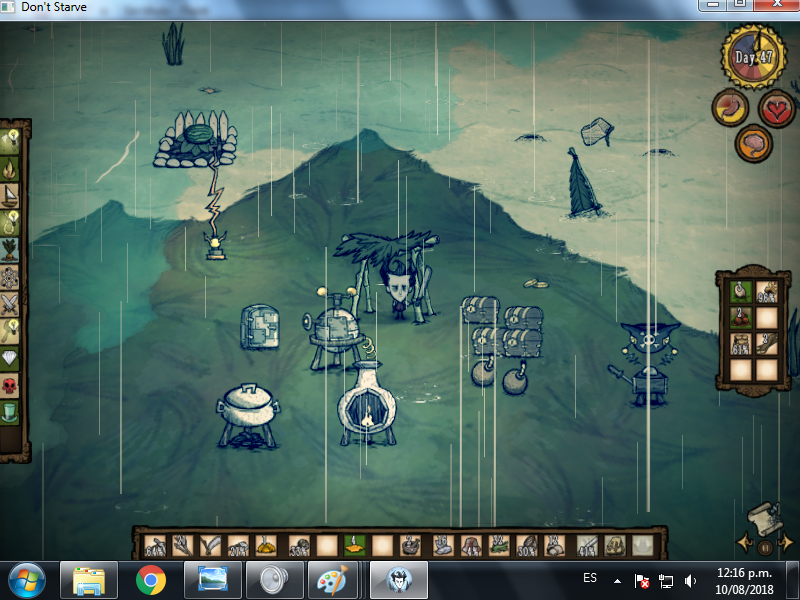Open the map using the scroll icon
The image size is (800, 600).
tap(765, 516)
